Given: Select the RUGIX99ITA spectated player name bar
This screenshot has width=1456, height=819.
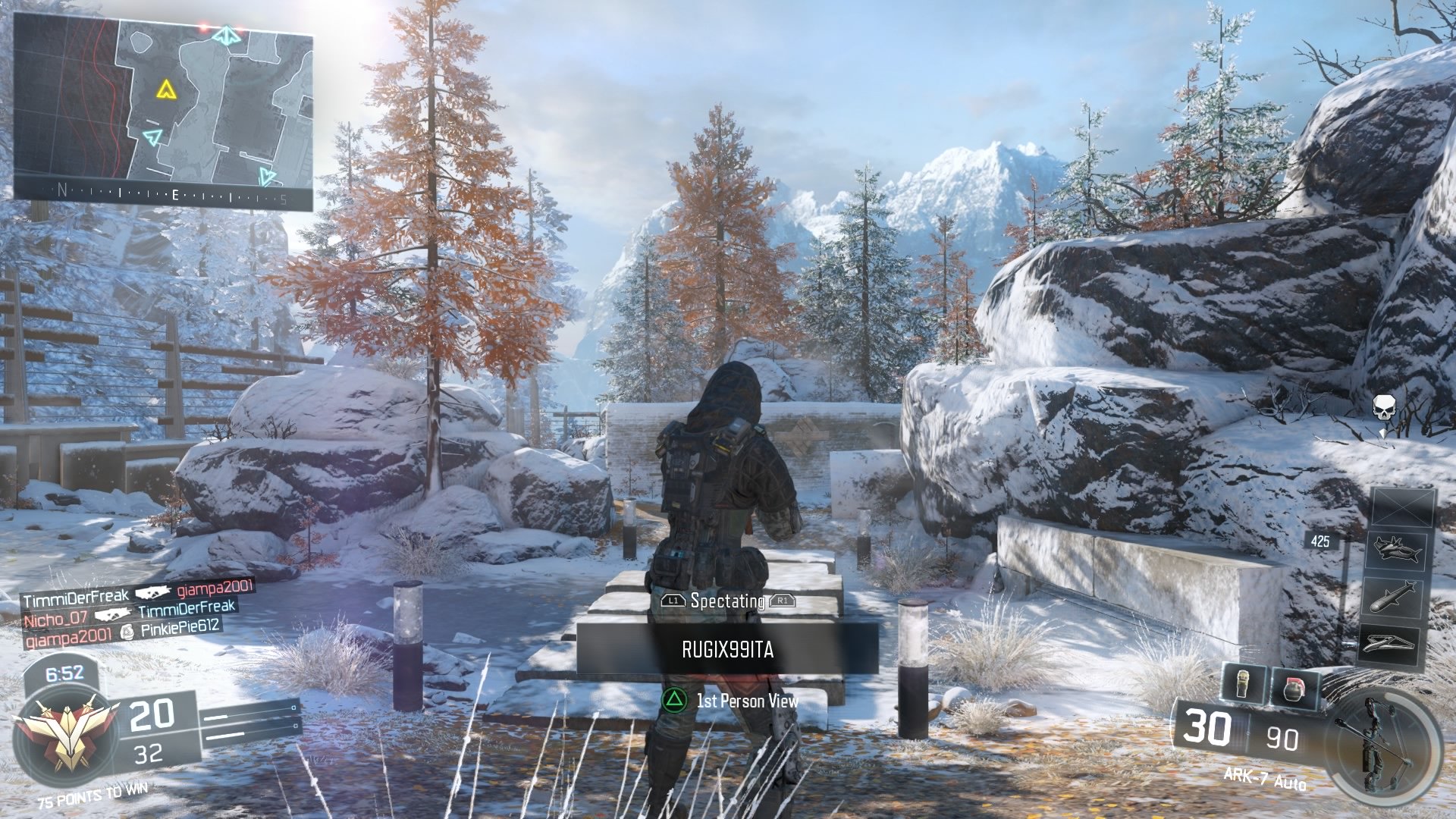Looking at the screenshot, I should click(x=727, y=650).
